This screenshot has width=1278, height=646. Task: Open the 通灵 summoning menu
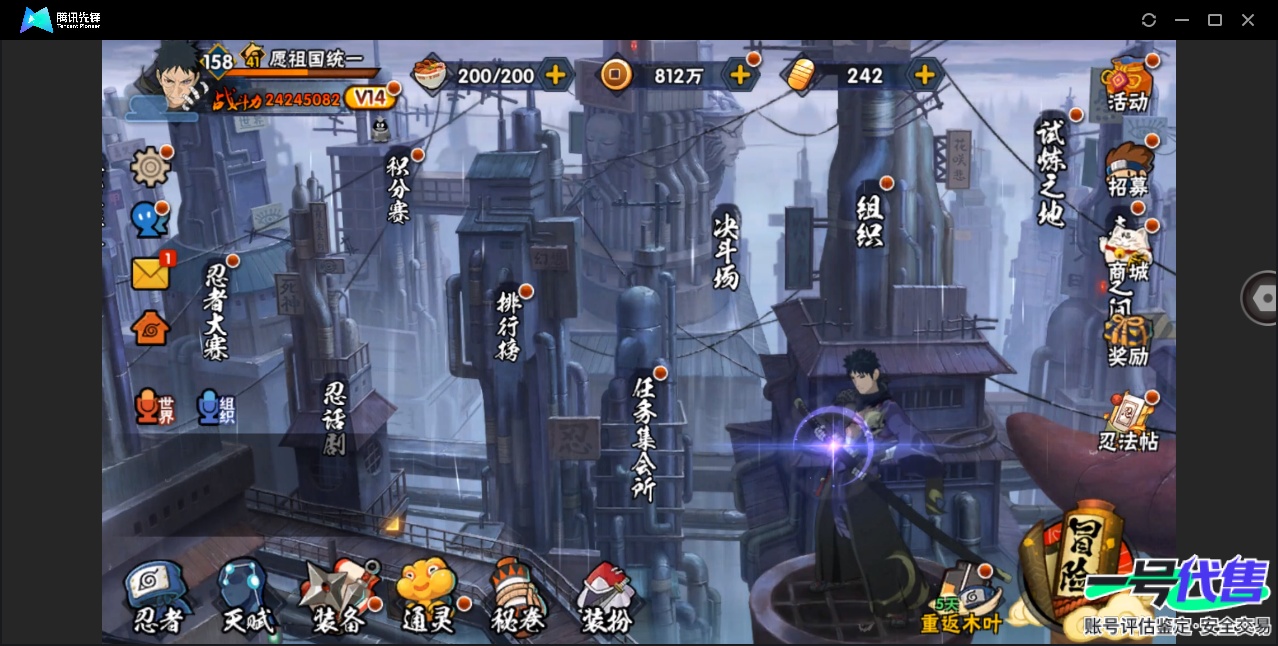pyautogui.click(x=428, y=598)
